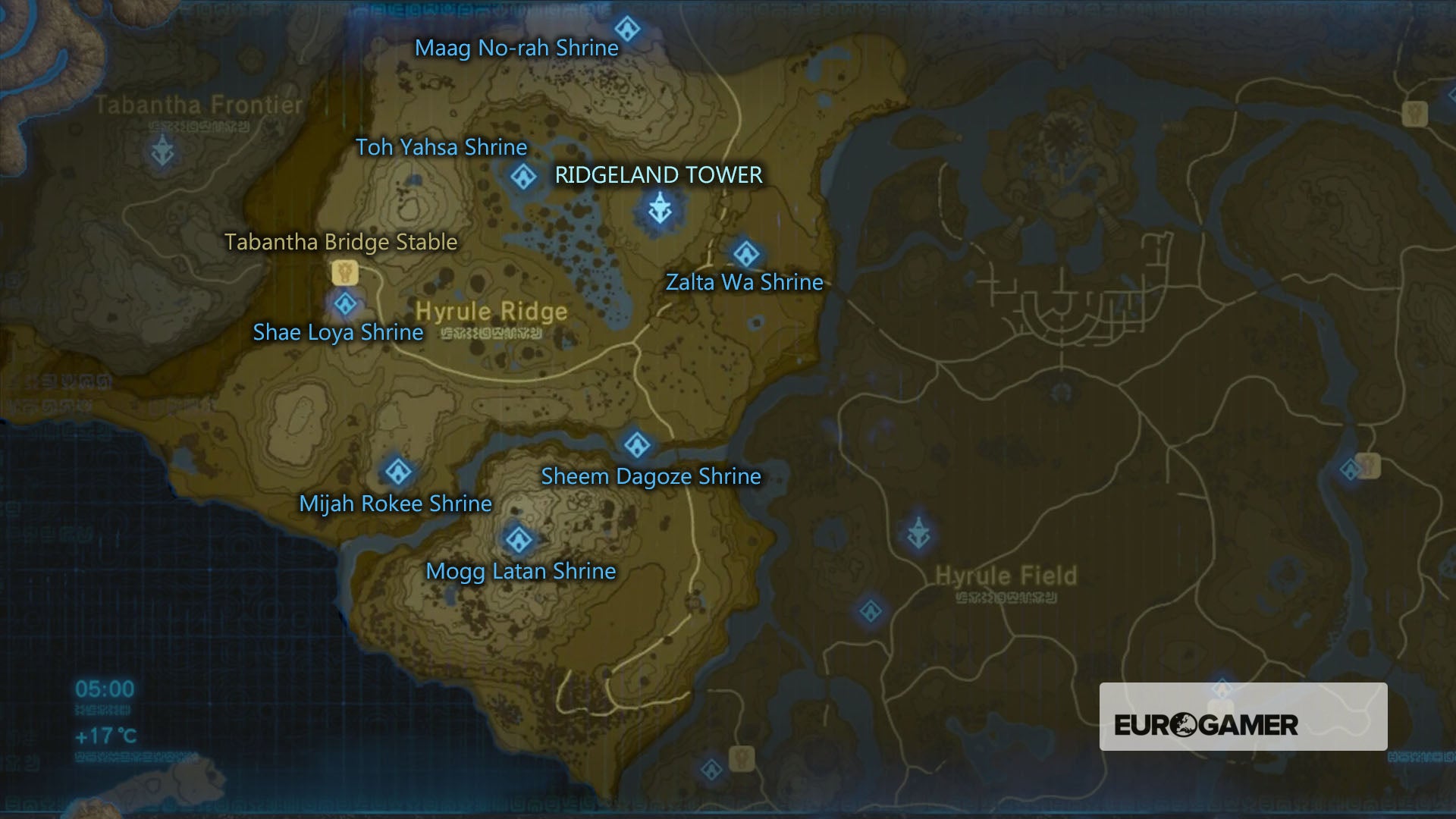Select the Toh Yahsa Shrine marker
1456x819 pixels.
522,178
